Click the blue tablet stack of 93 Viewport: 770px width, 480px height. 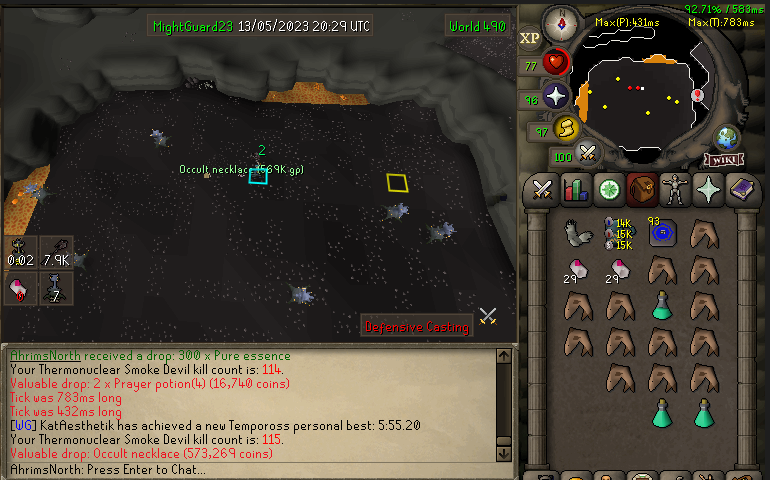click(x=661, y=233)
